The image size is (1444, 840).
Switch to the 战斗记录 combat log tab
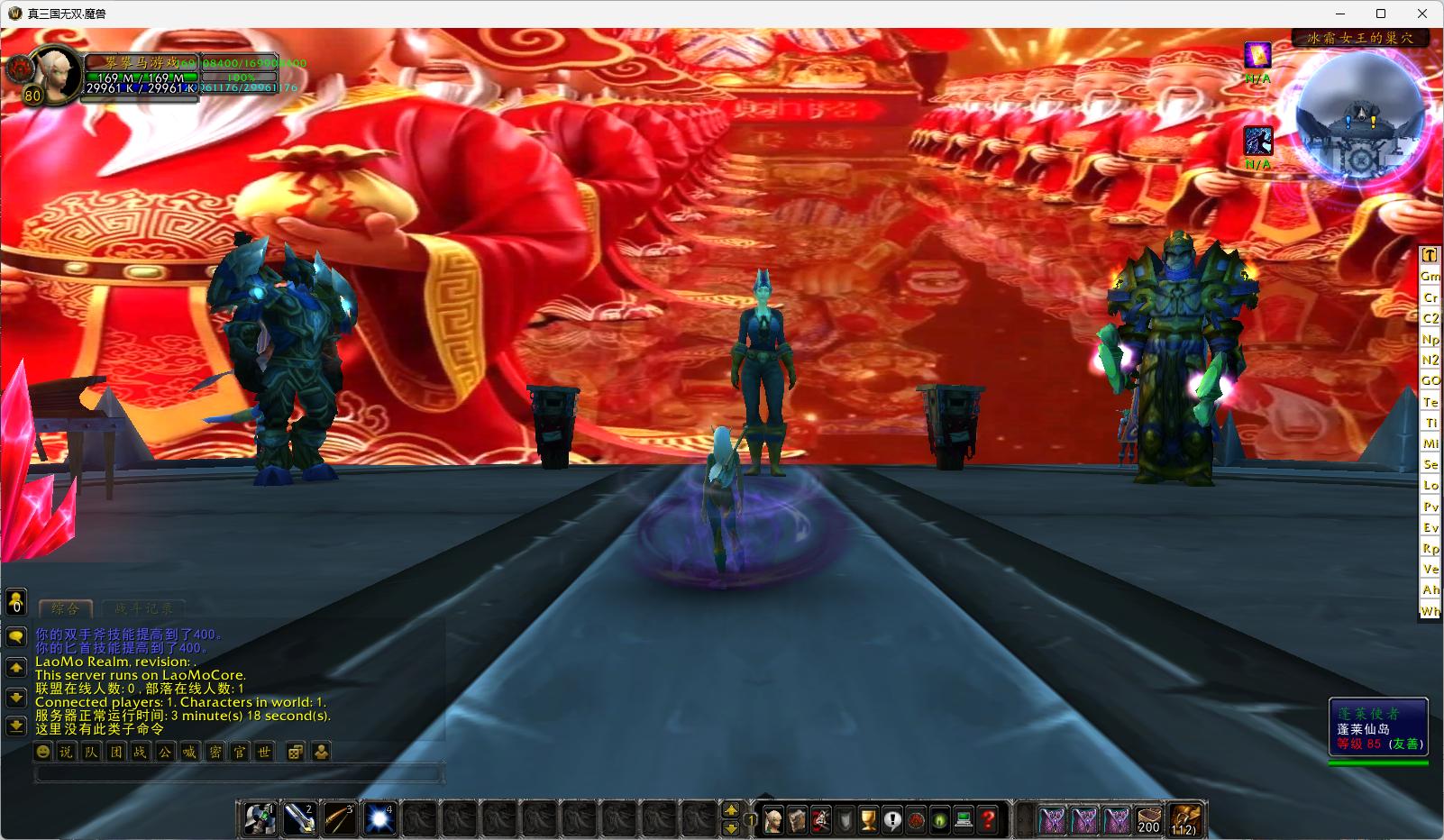point(143,608)
